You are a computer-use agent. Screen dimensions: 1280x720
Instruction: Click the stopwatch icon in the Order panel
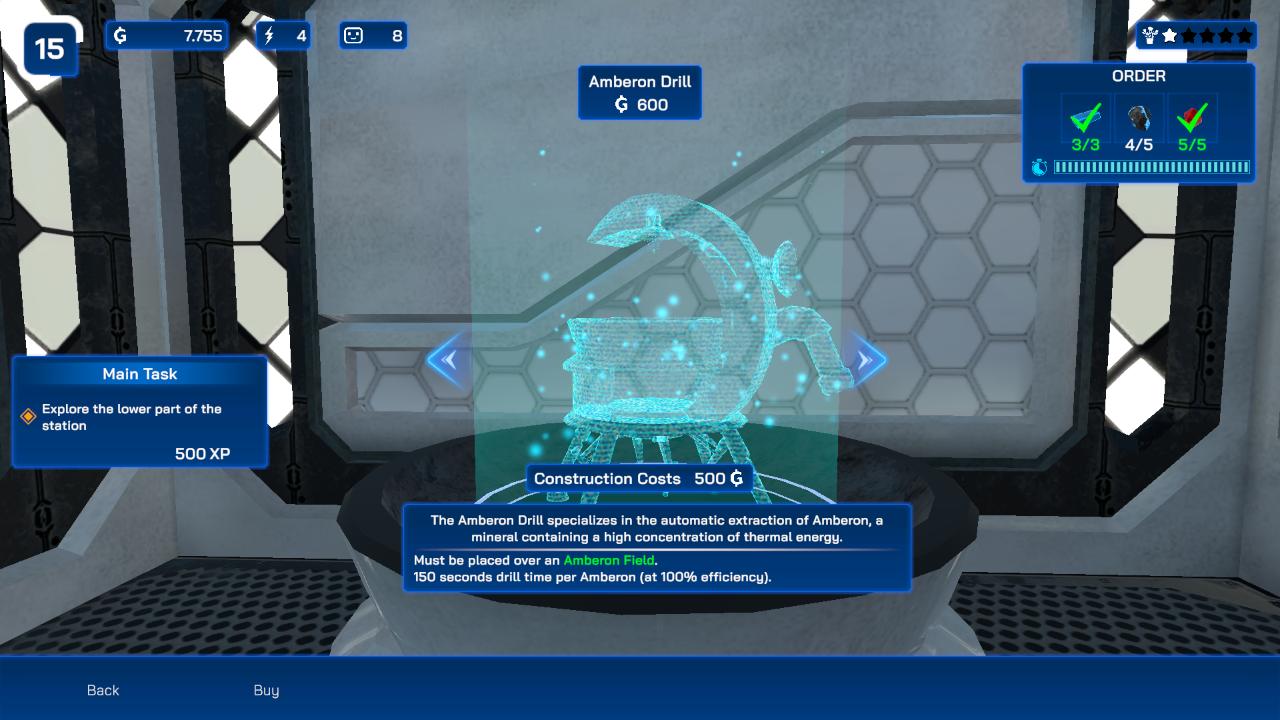tap(1040, 169)
